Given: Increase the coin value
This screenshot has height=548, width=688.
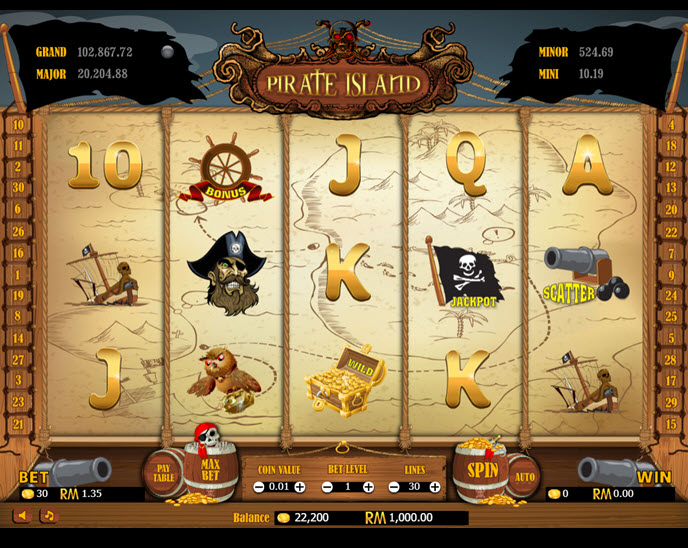Looking at the screenshot, I should point(299,487).
